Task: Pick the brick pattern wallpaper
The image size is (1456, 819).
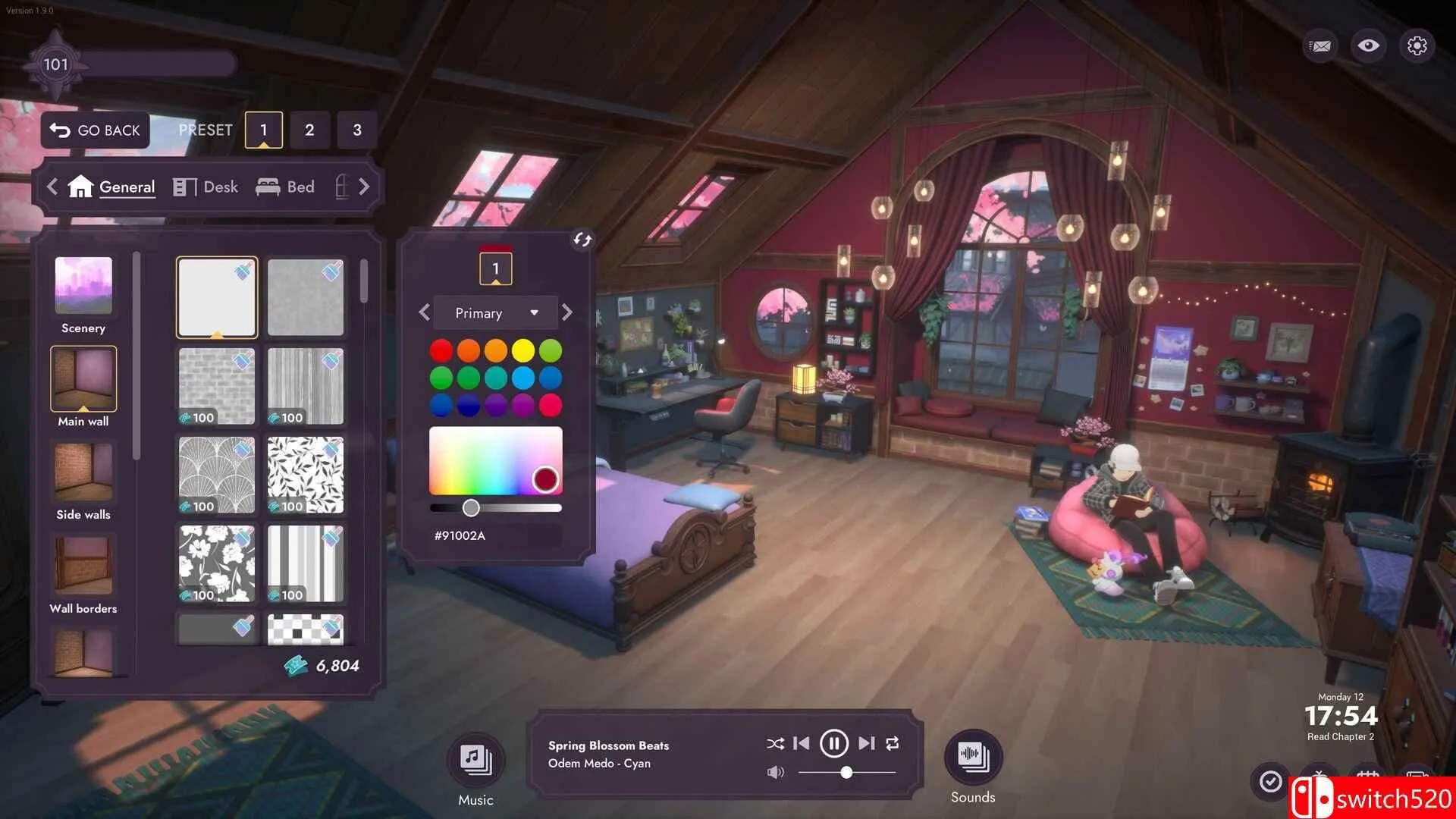Action: pos(217,386)
